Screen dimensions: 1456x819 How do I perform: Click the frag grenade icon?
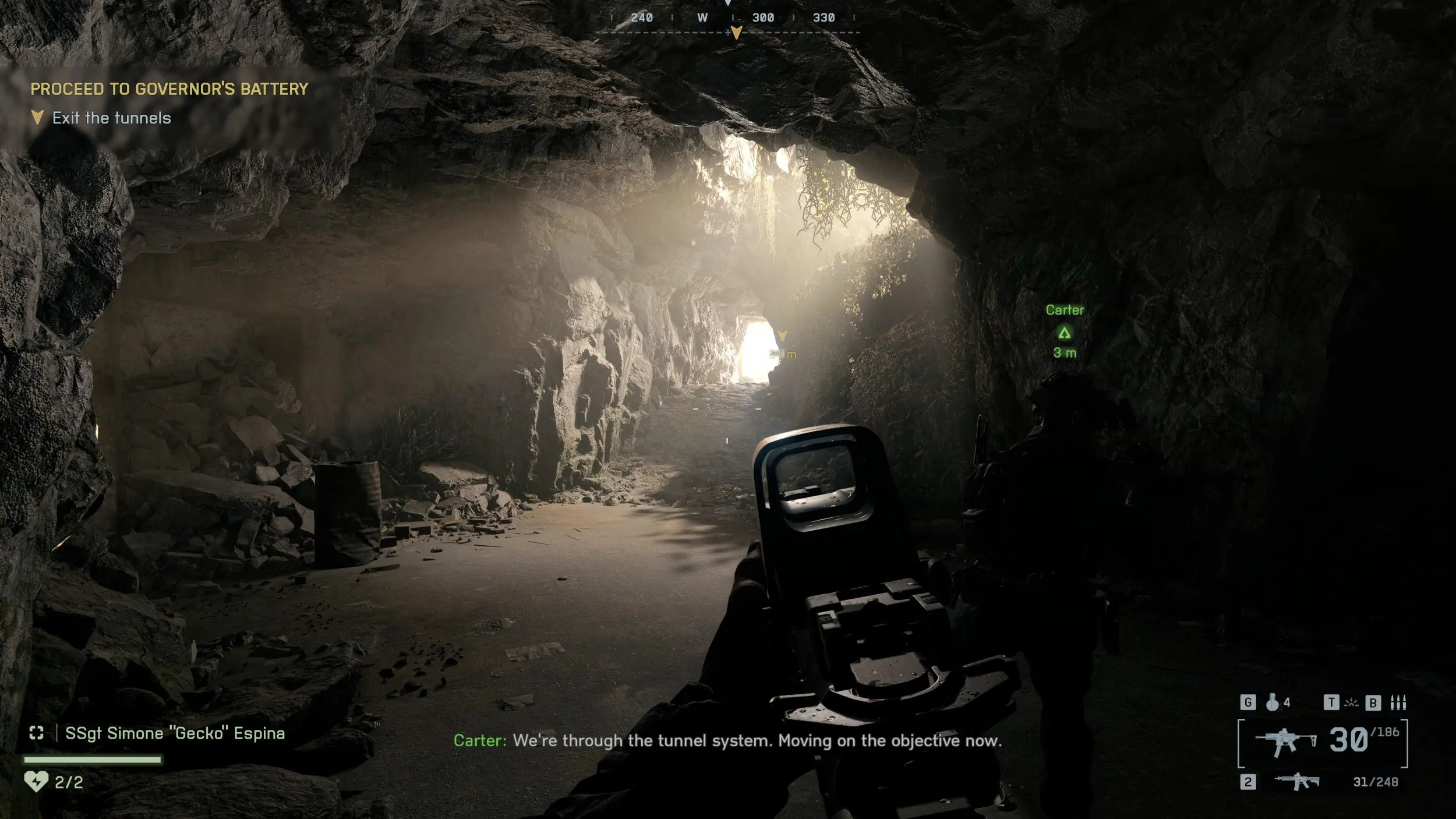pyautogui.click(x=1273, y=702)
